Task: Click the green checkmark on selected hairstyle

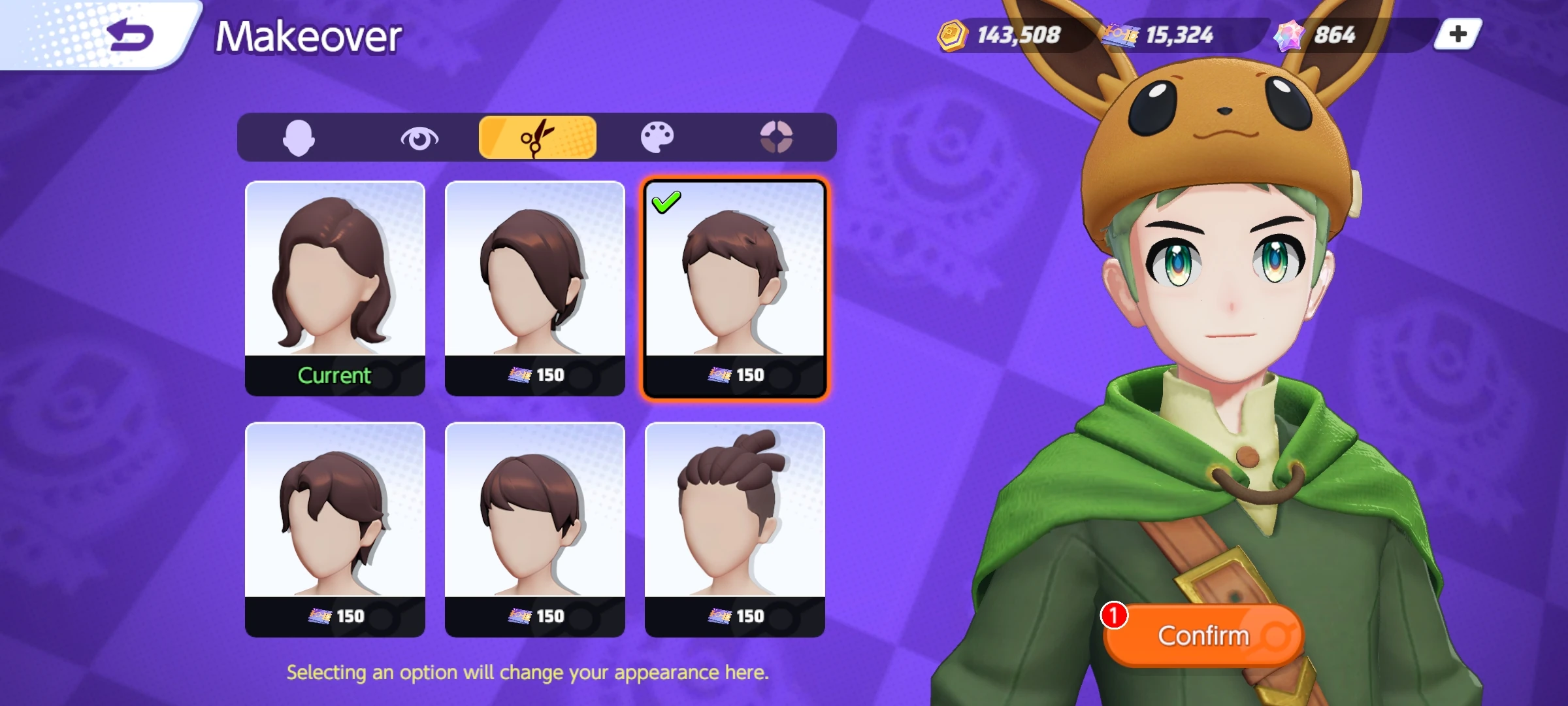Action: point(666,203)
